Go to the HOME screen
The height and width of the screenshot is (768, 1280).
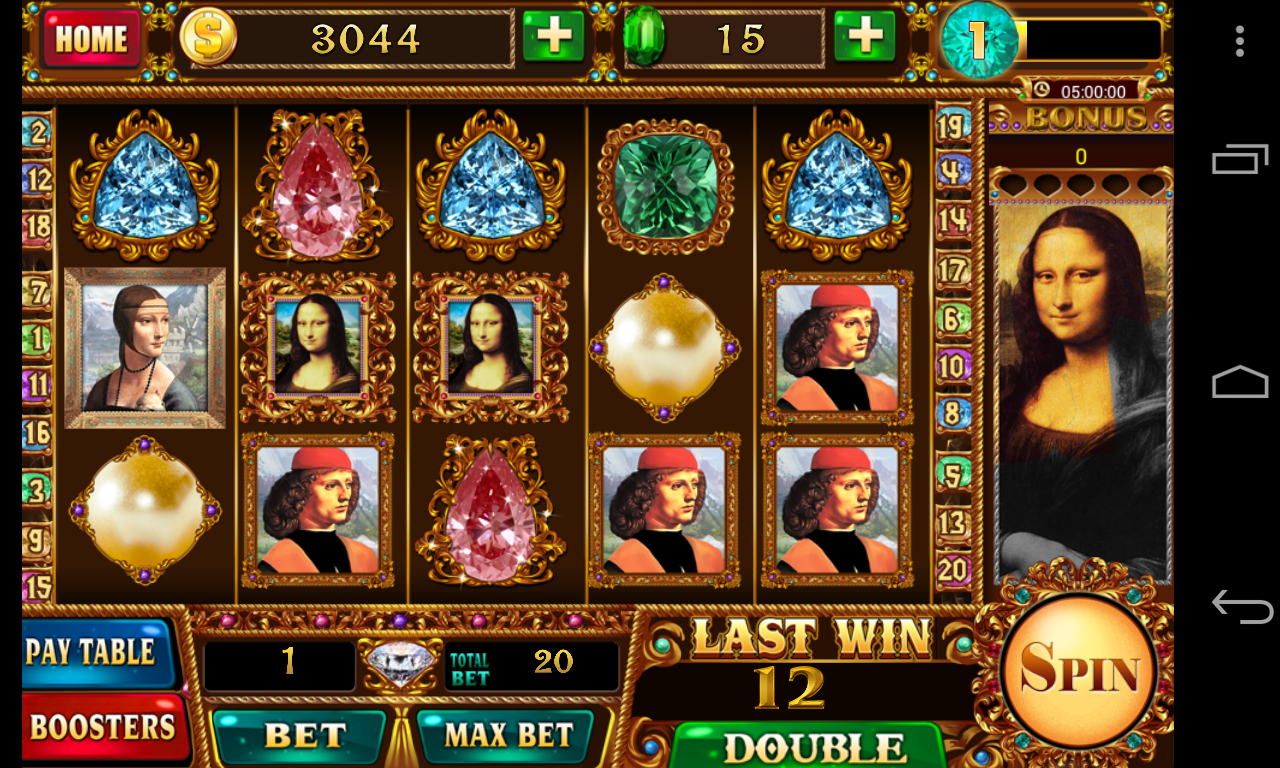tap(91, 39)
